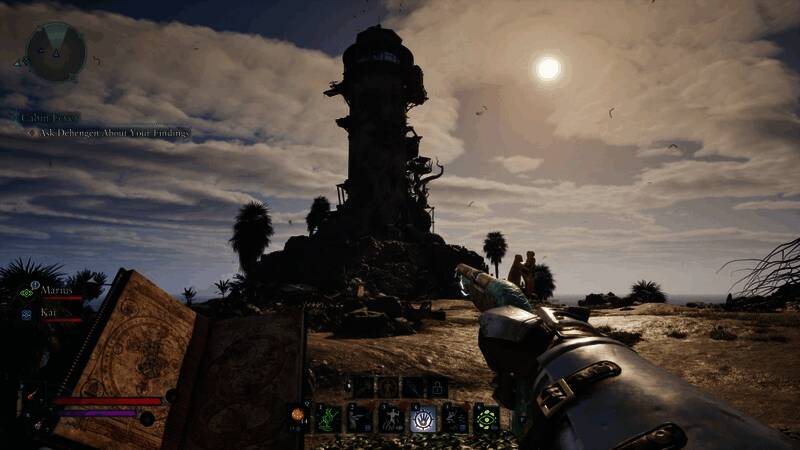Click the circular minimap compass
This screenshot has height=450, width=800.
point(55,52)
